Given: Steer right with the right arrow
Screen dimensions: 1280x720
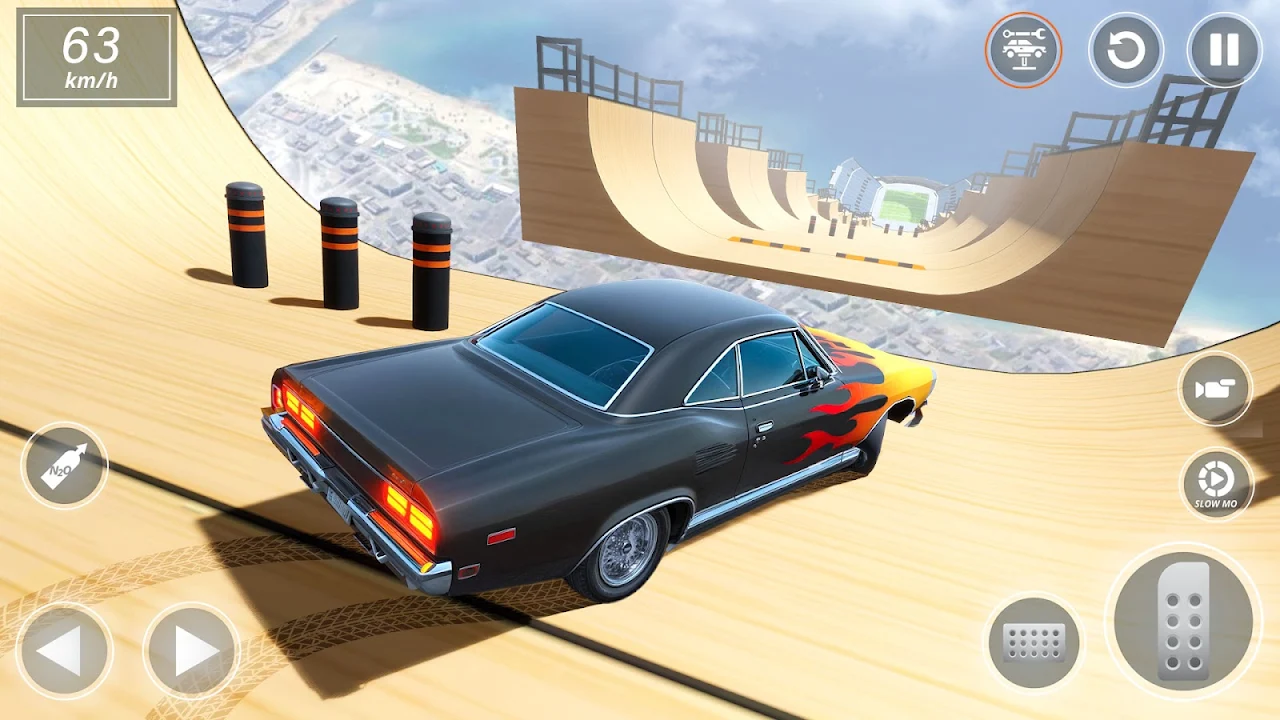Looking at the screenshot, I should pyautogui.click(x=191, y=651).
